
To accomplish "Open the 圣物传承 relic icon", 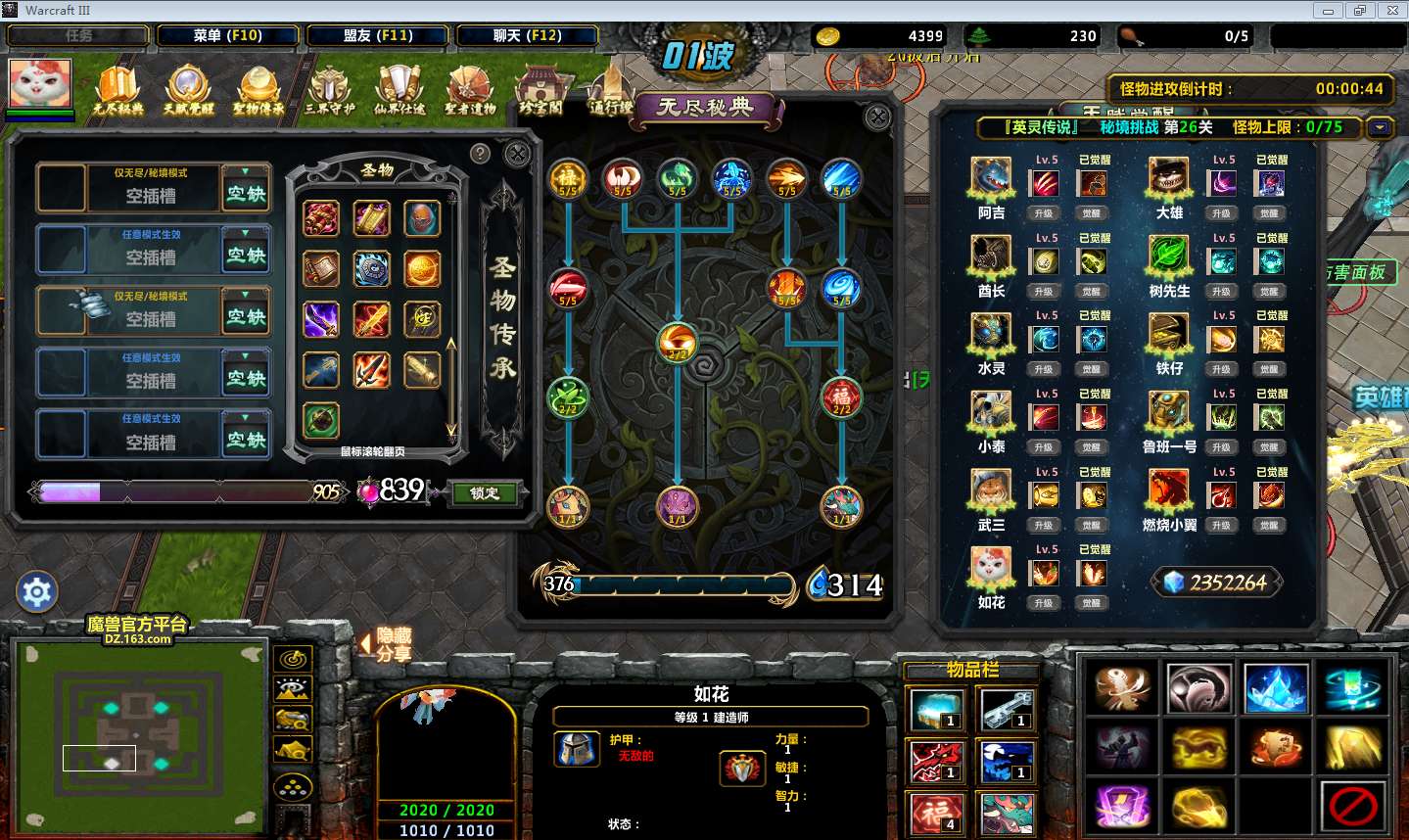I will tap(258, 89).
